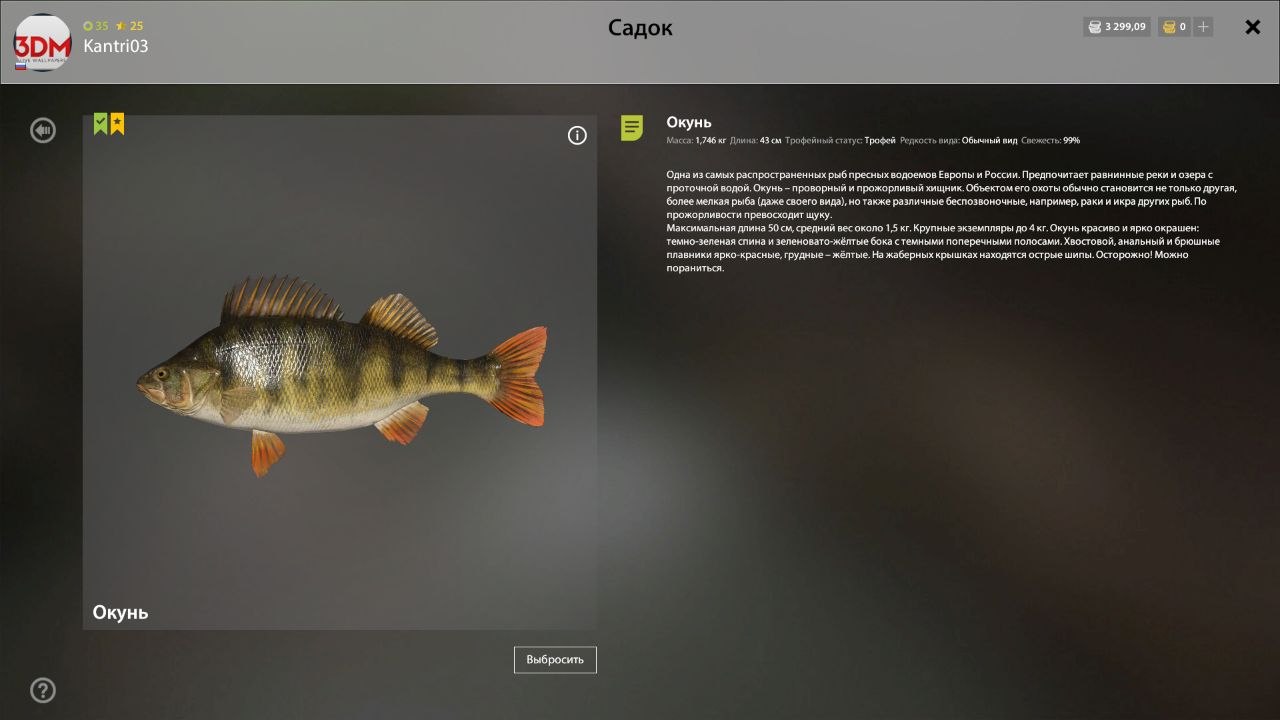1280x720 pixels.
Task: Open the Садок title header
Action: tap(640, 27)
